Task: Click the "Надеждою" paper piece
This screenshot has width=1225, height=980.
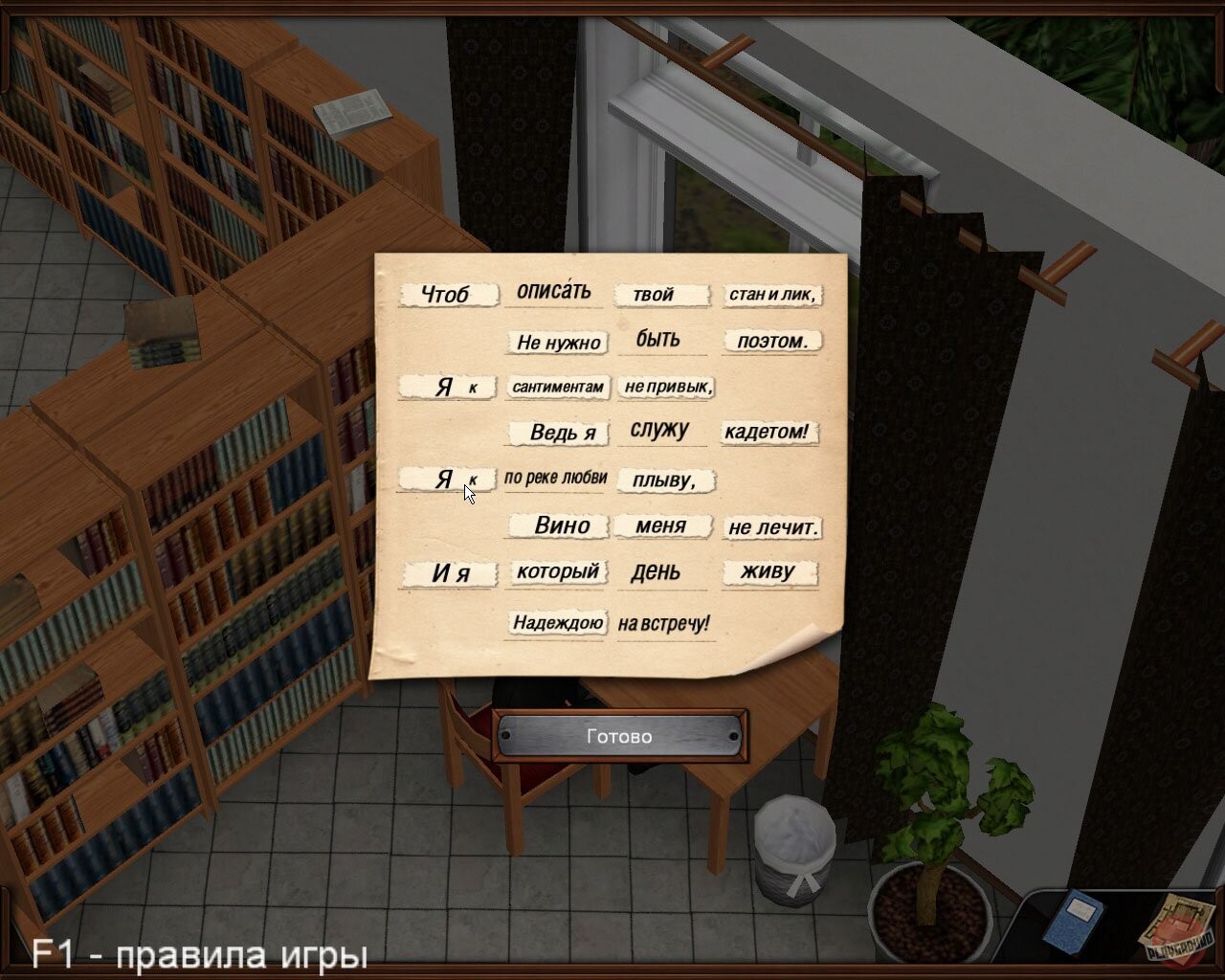Action: tap(558, 621)
